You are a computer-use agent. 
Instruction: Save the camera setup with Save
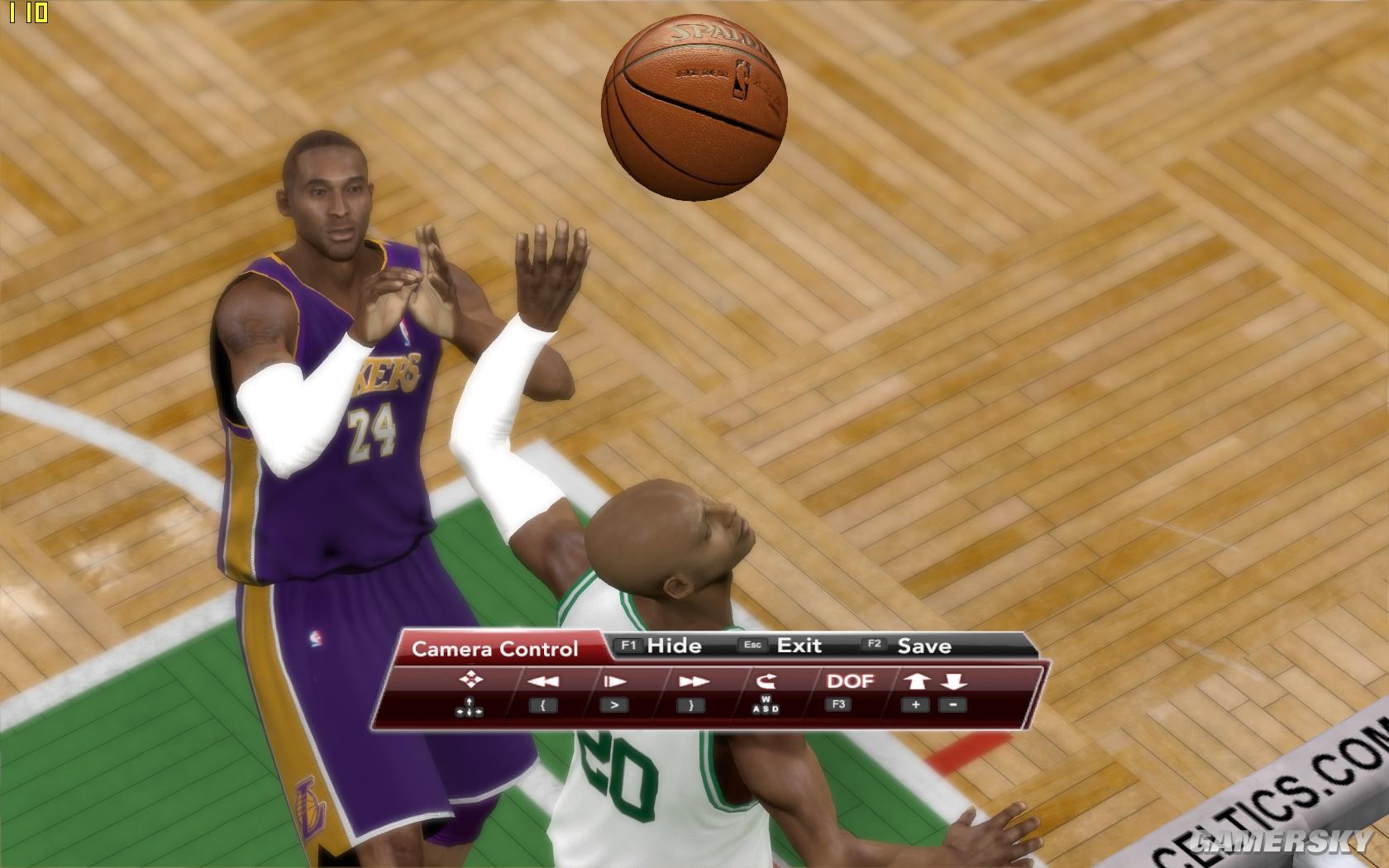(x=924, y=646)
